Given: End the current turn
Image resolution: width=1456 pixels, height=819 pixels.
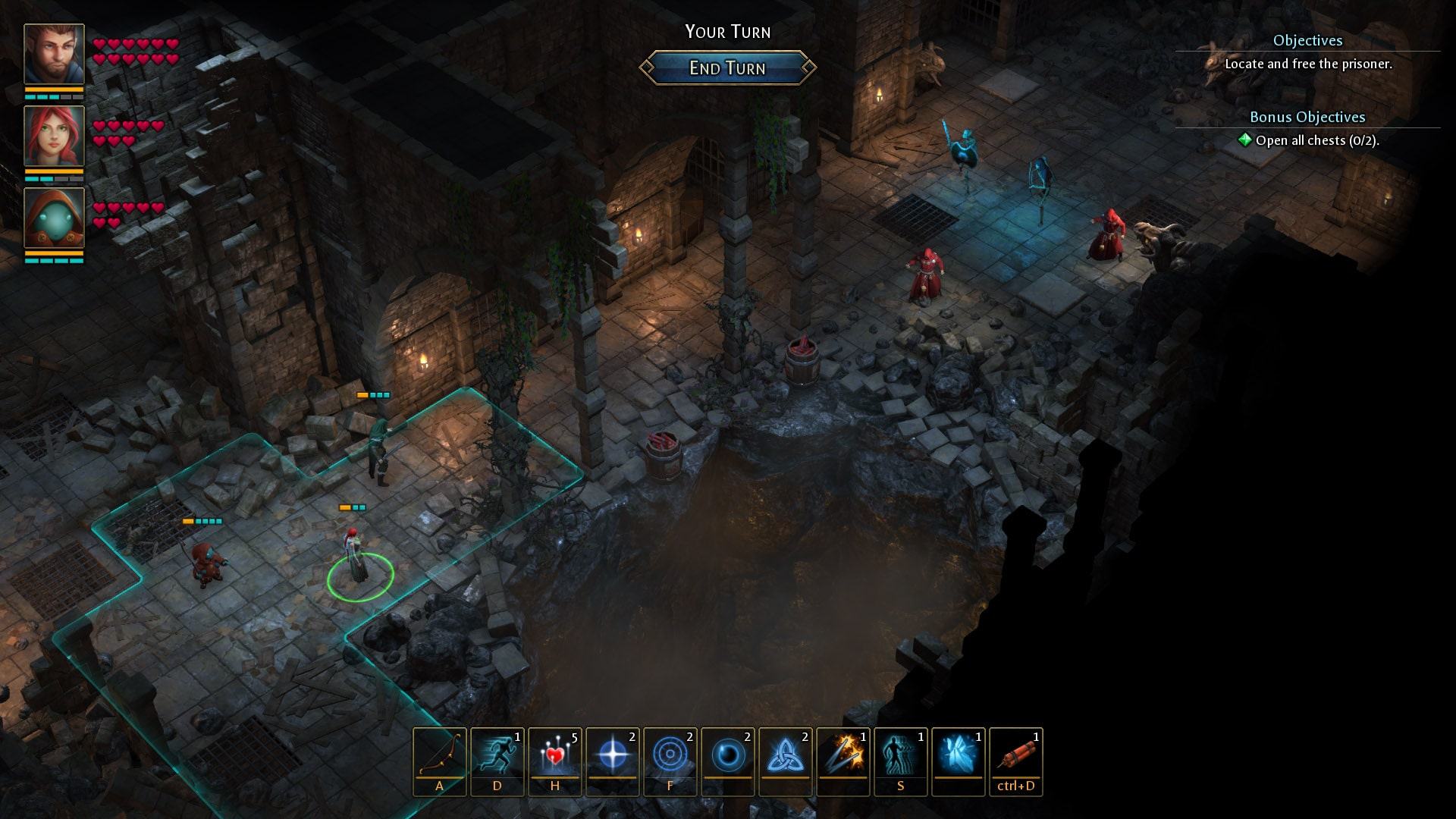Looking at the screenshot, I should [727, 68].
